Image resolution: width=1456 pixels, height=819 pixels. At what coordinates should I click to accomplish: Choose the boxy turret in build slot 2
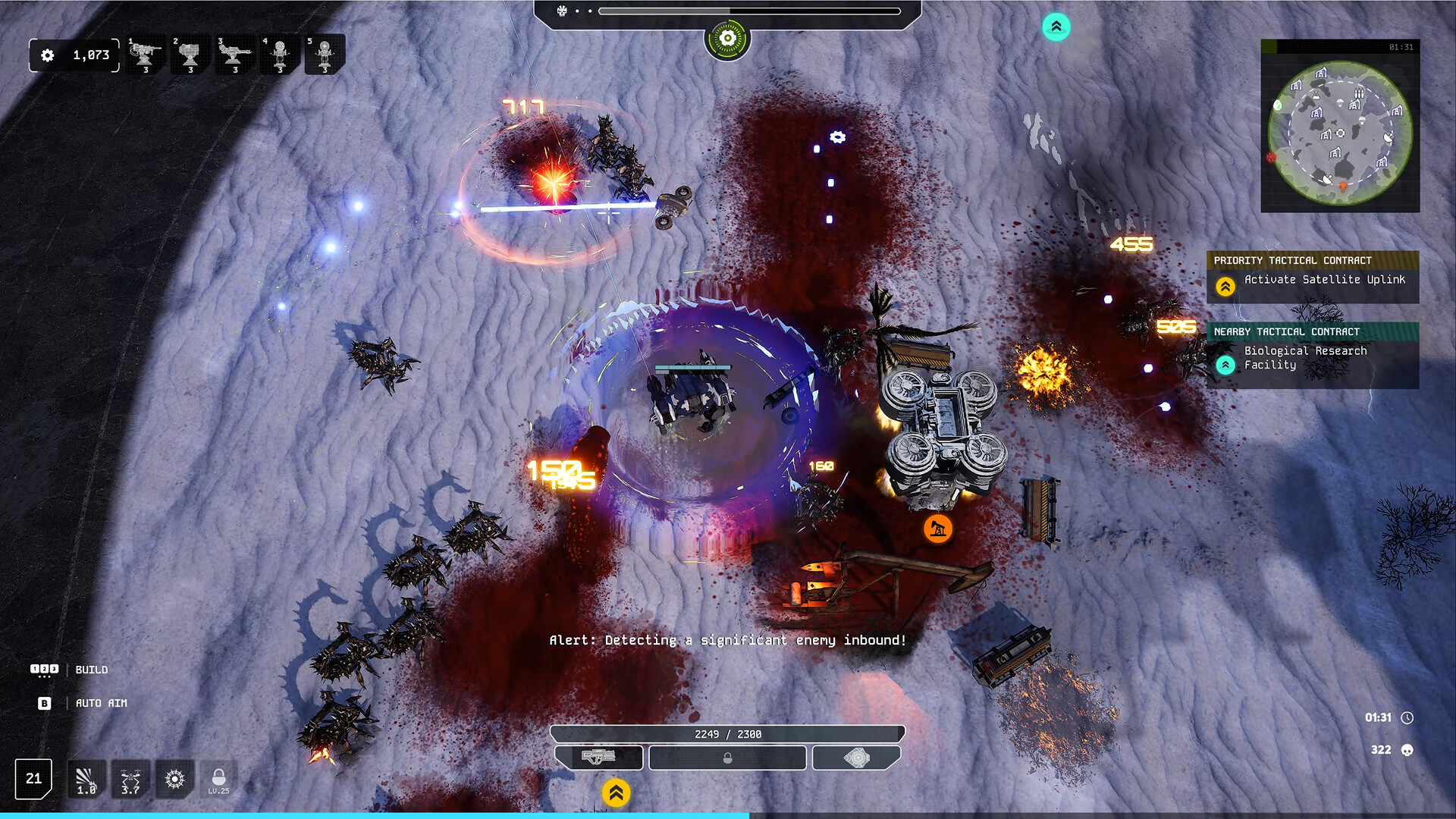190,55
